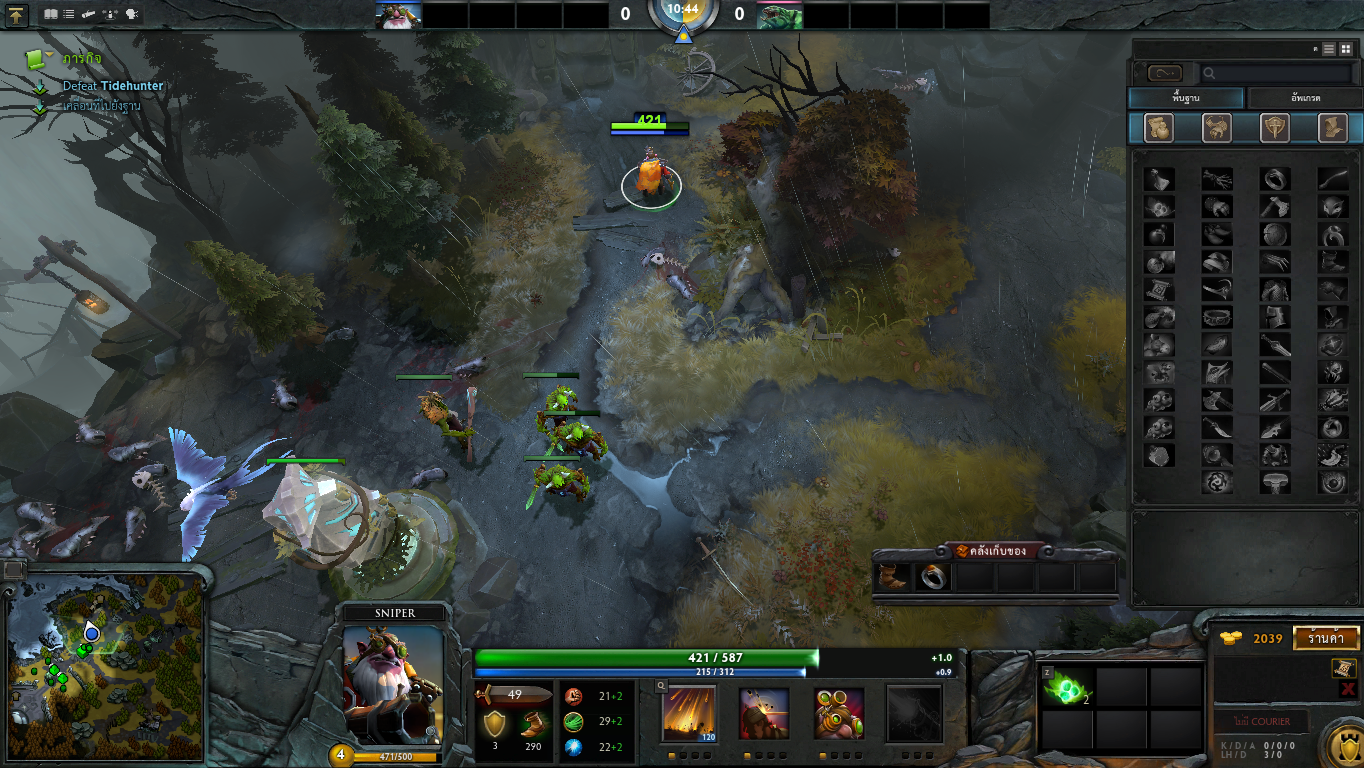This screenshot has width=1364, height=768.
Task: Select Sniper's Headshot ability icon
Action: [764, 713]
